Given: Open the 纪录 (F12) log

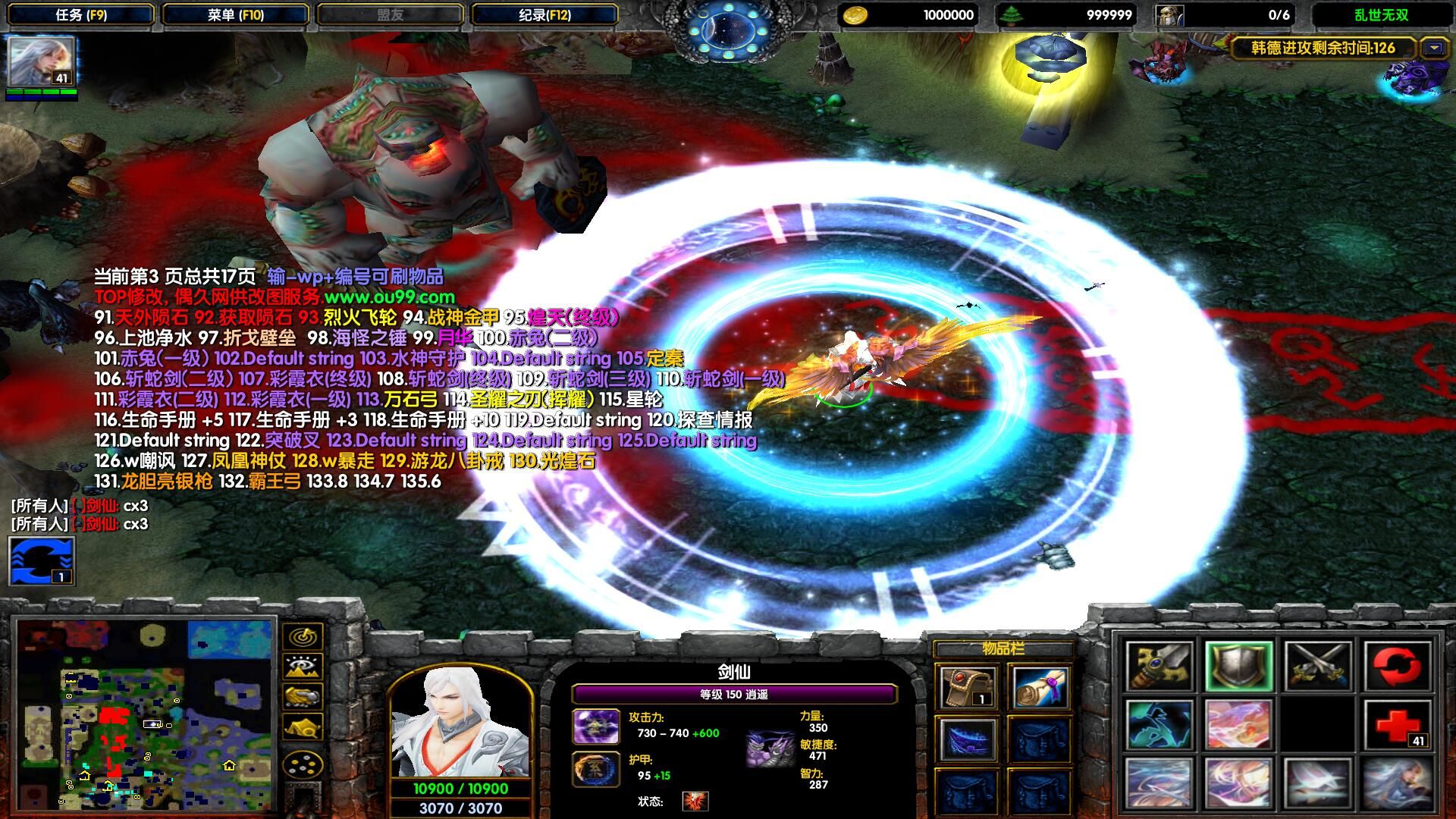Looking at the screenshot, I should [544, 14].
